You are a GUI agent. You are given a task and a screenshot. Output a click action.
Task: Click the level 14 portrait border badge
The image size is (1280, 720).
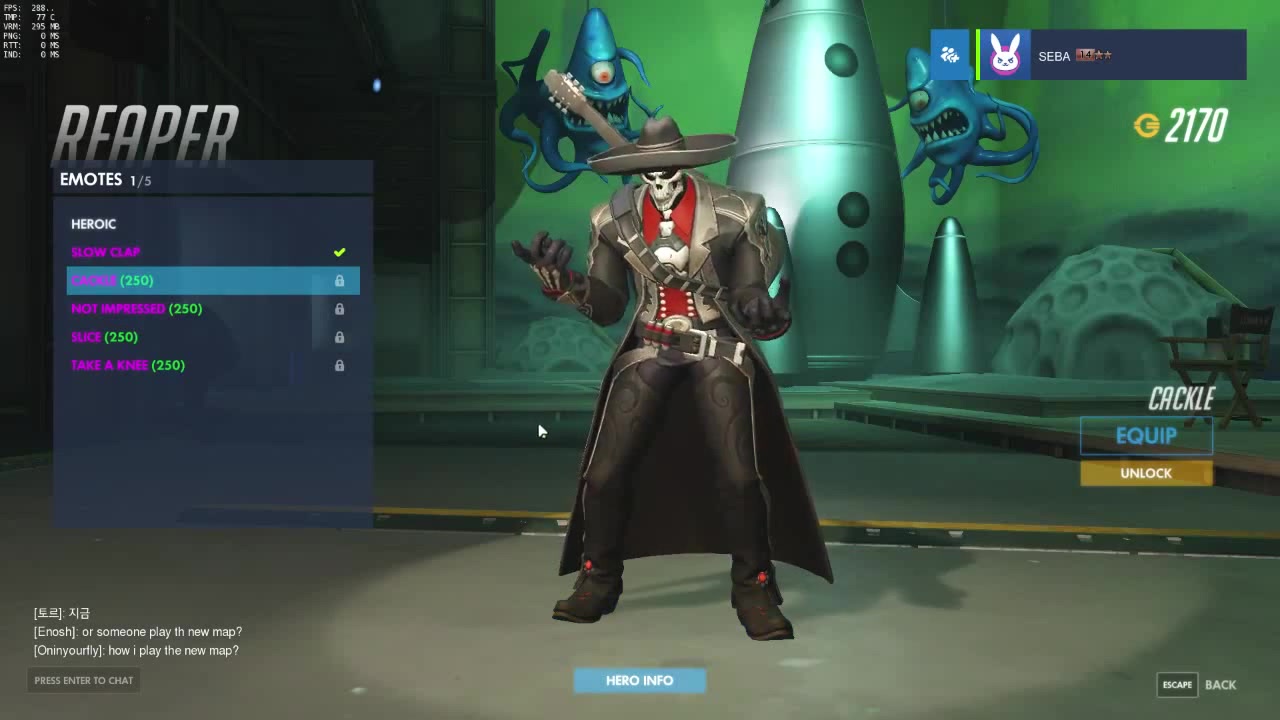1085,56
